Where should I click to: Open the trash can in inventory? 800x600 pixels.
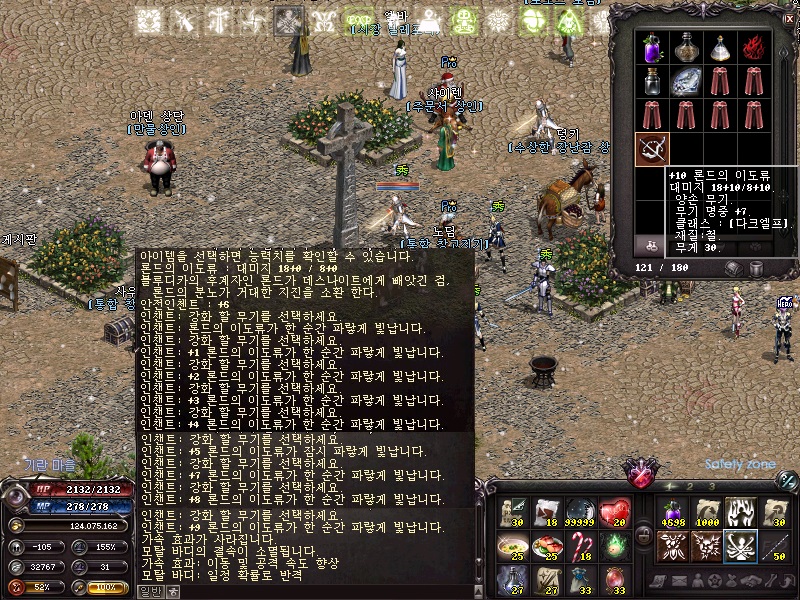(x=757, y=269)
